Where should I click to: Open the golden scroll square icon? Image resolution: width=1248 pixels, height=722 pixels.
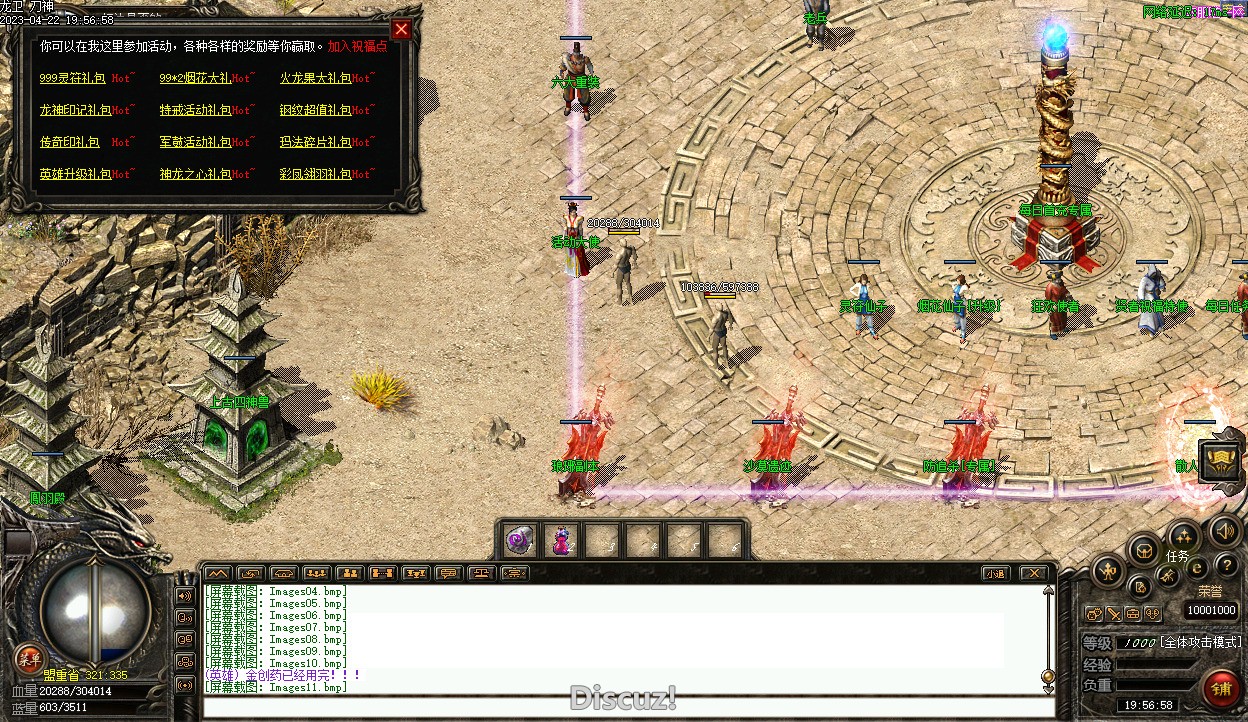coord(1221,460)
